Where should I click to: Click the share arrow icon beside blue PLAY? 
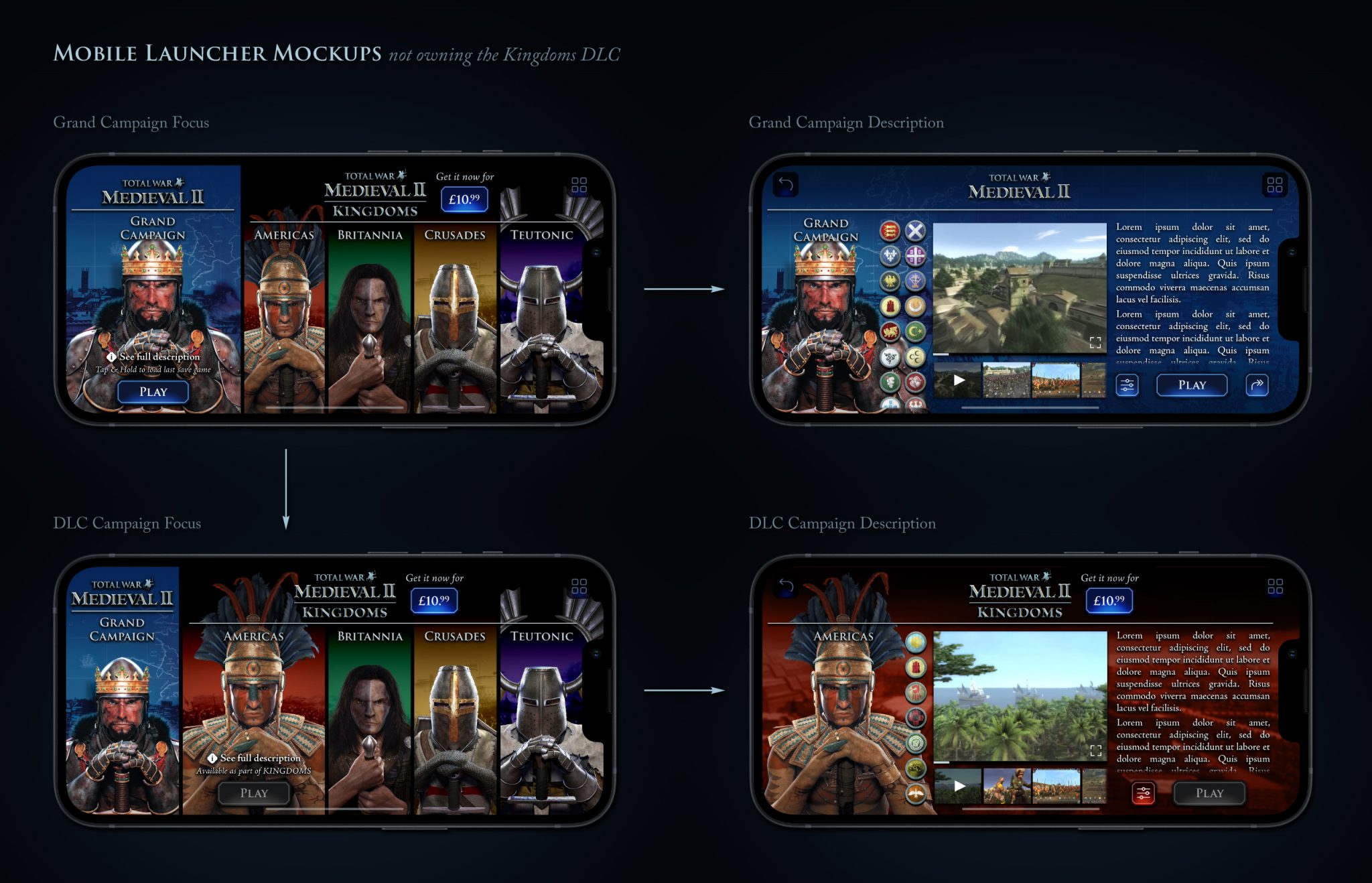click(x=1257, y=385)
